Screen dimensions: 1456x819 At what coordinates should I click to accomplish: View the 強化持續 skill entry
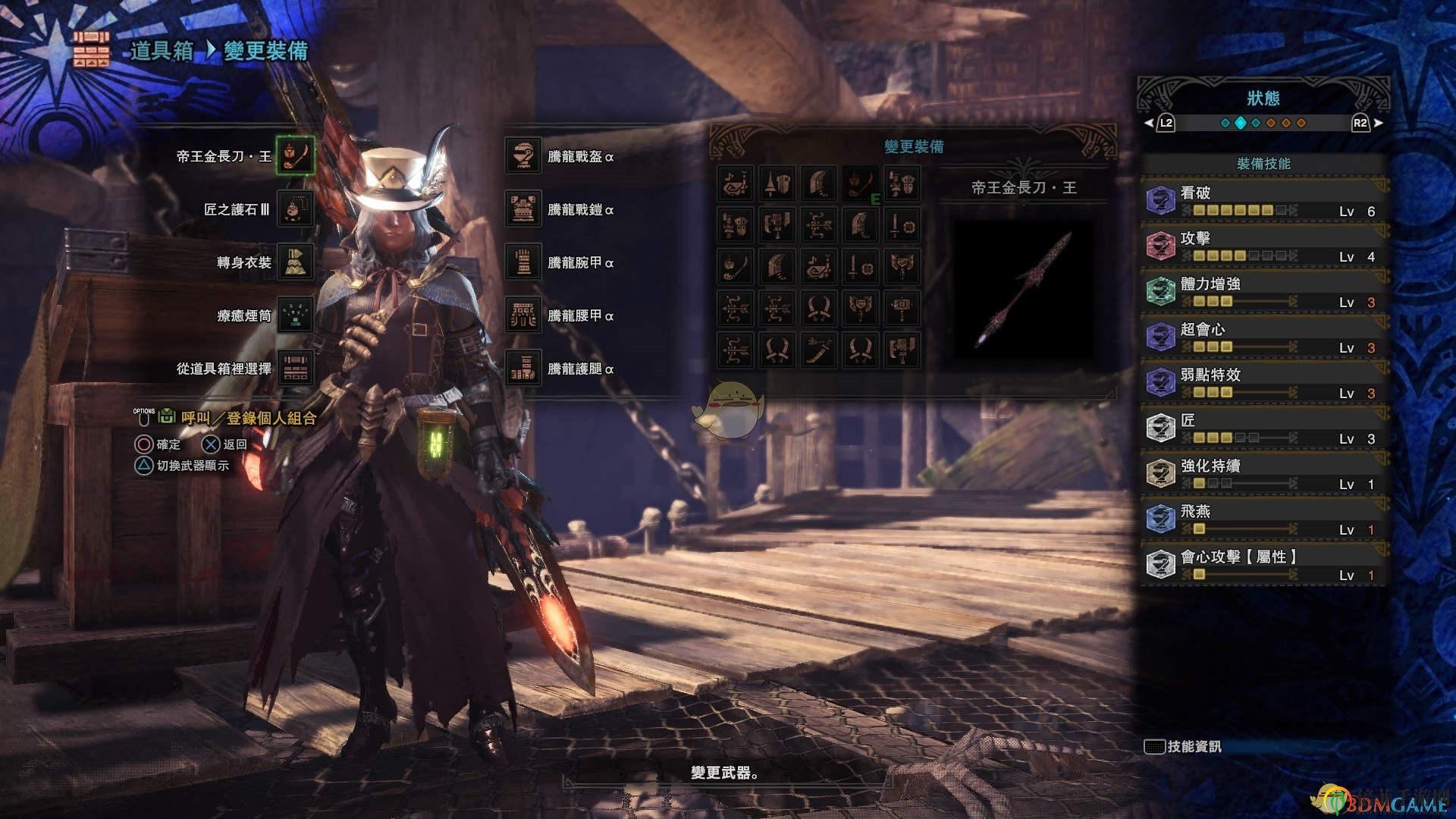[x=1263, y=474]
